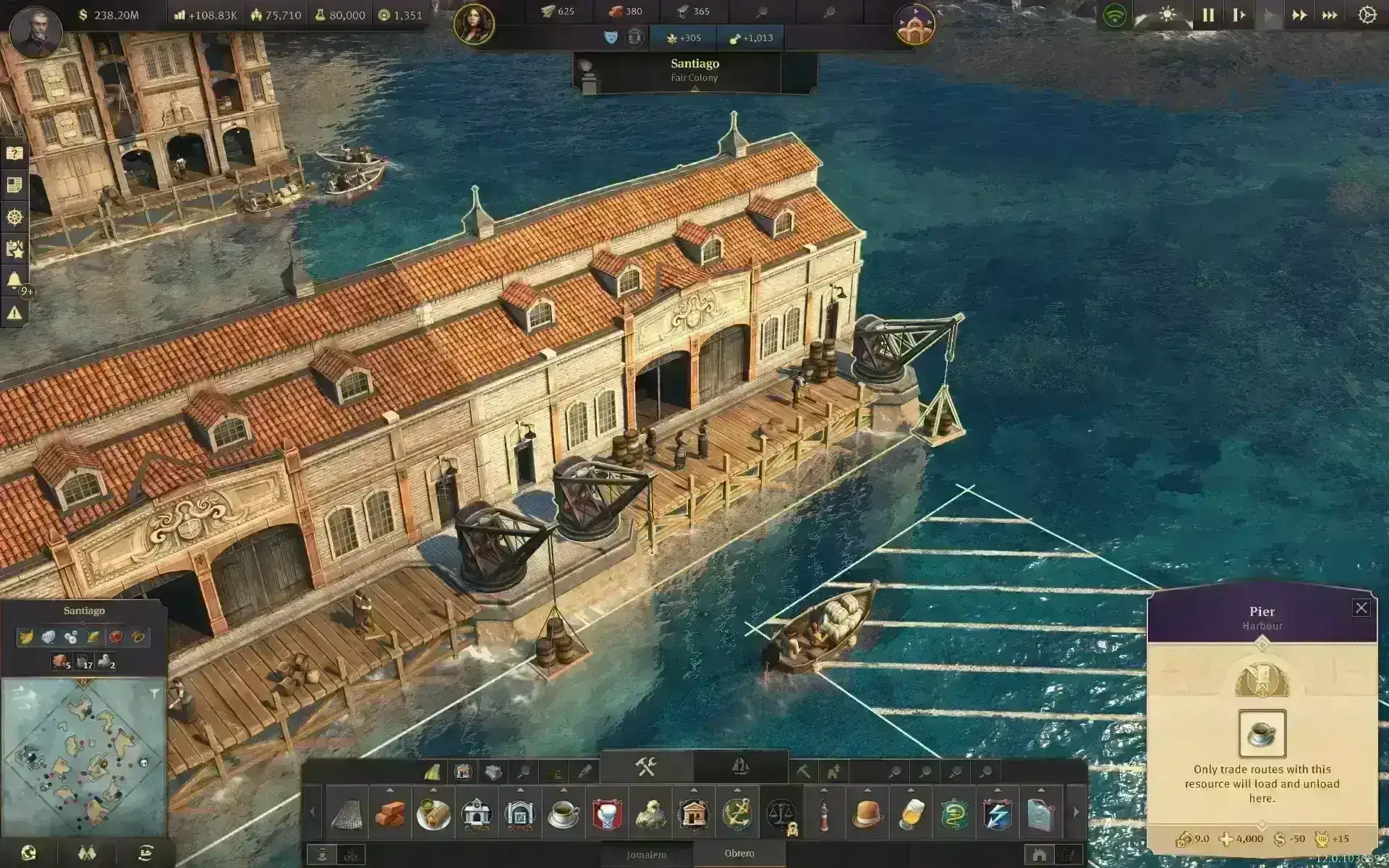The height and width of the screenshot is (868, 1389).
Task: Expand the arrow above the bricks icon
Action: (x=391, y=791)
